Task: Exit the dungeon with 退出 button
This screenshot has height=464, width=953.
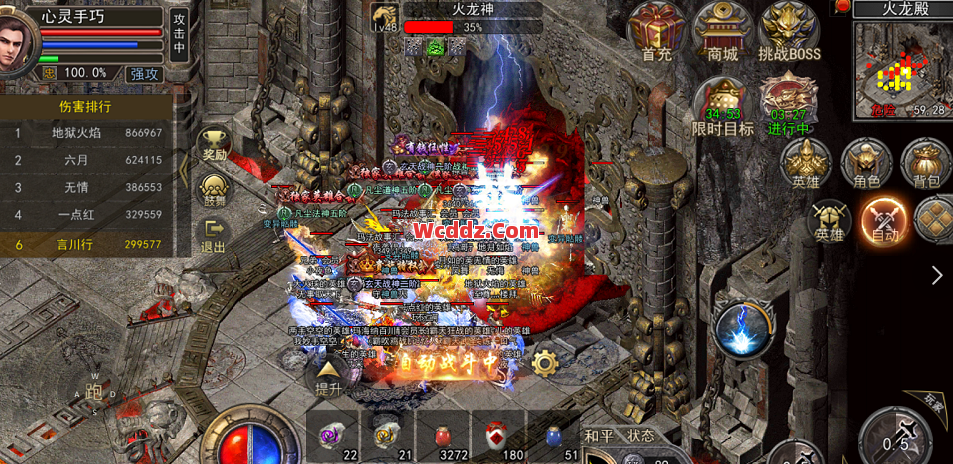Action: point(214,235)
